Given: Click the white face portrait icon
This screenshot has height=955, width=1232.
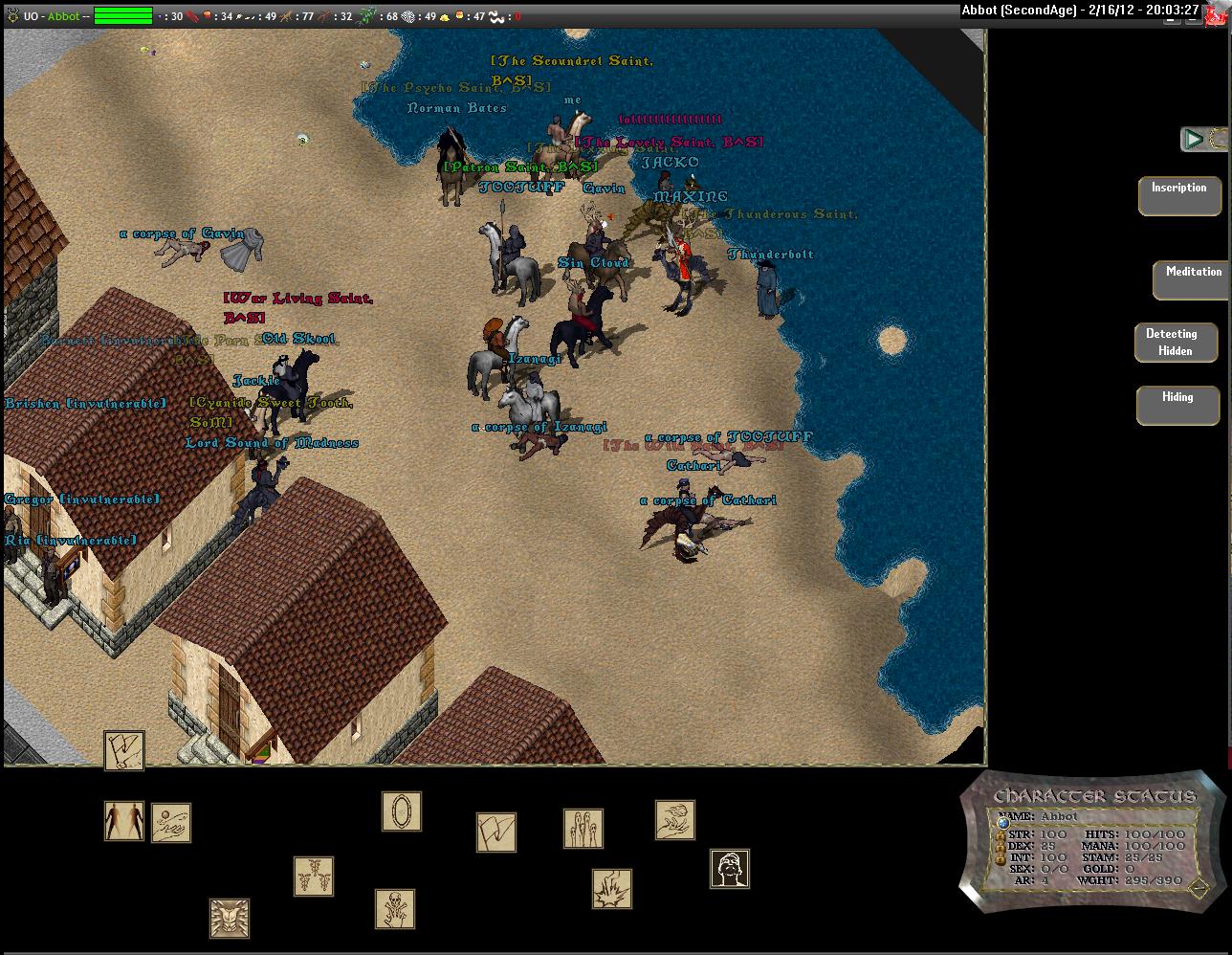Looking at the screenshot, I should pos(730,869).
